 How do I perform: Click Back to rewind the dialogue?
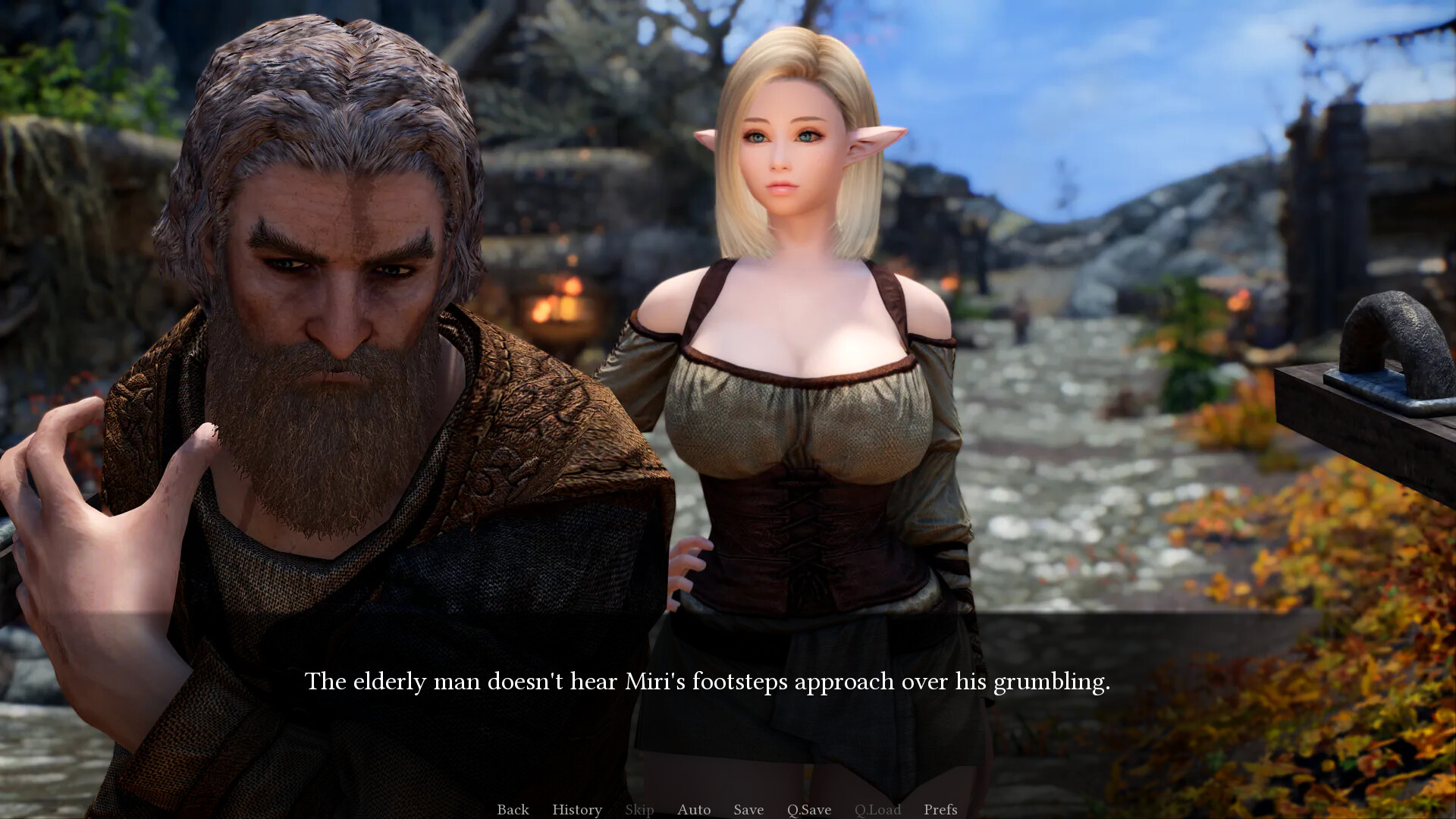[x=513, y=809]
